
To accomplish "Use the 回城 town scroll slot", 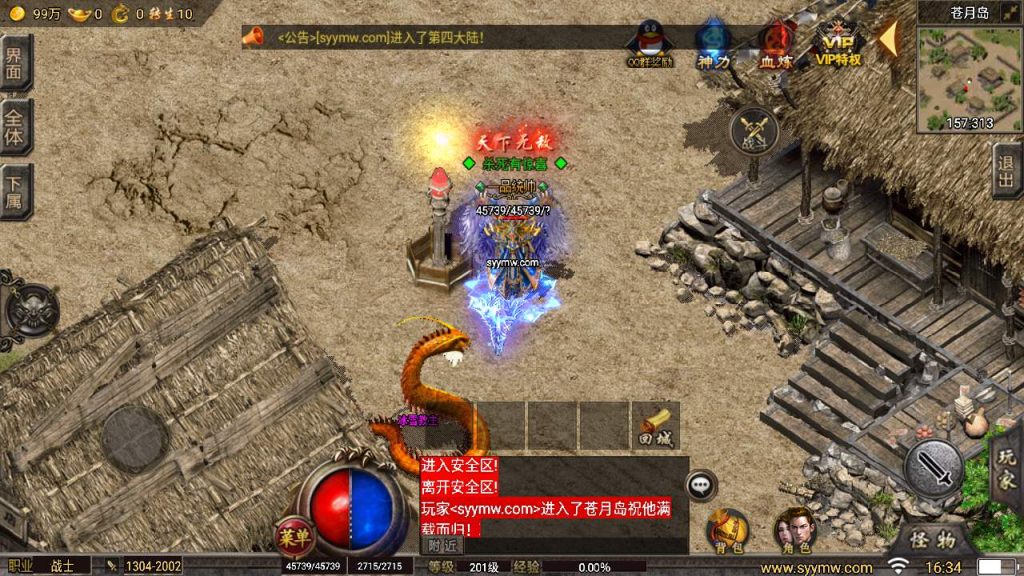I will (655, 425).
